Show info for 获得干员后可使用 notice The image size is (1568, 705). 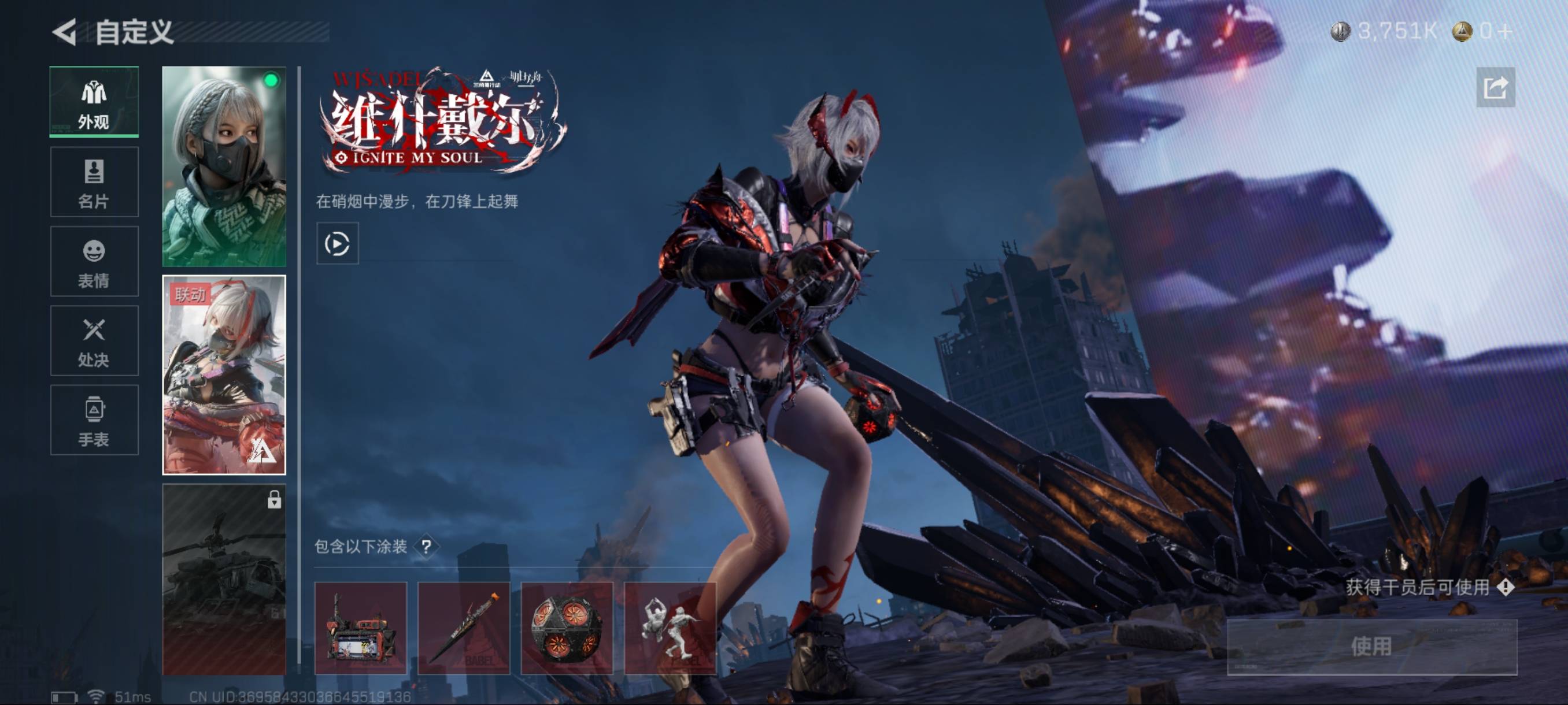1506,587
